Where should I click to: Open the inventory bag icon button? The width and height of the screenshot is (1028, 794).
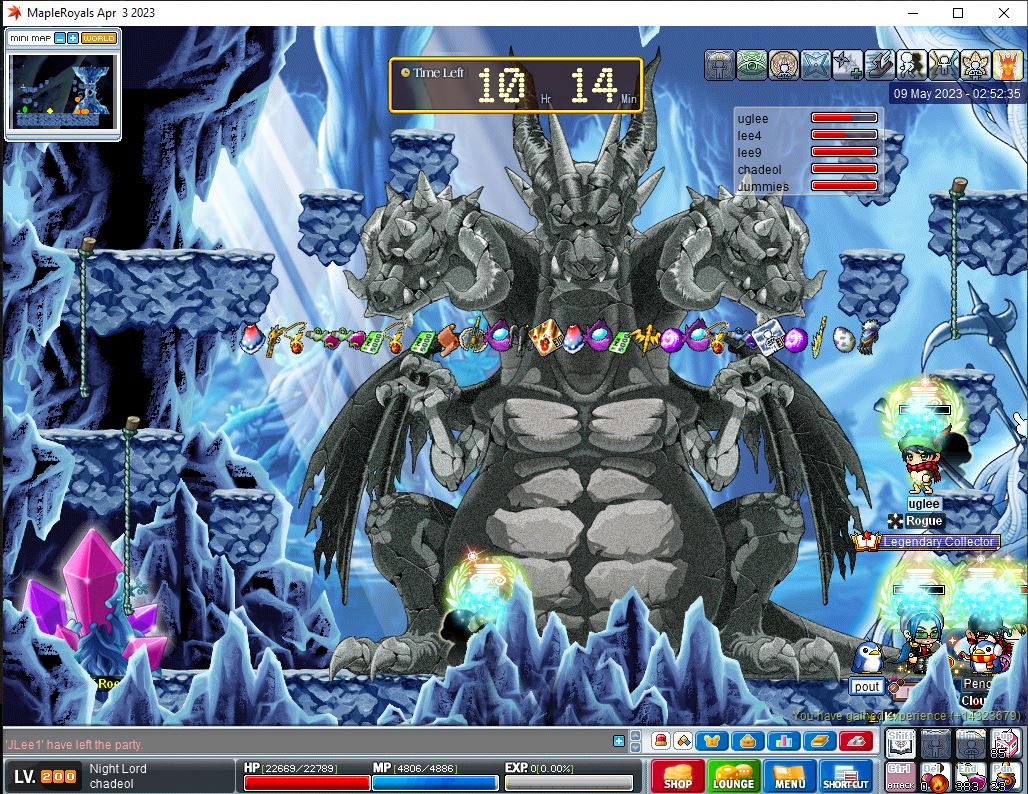coord(747,741)
